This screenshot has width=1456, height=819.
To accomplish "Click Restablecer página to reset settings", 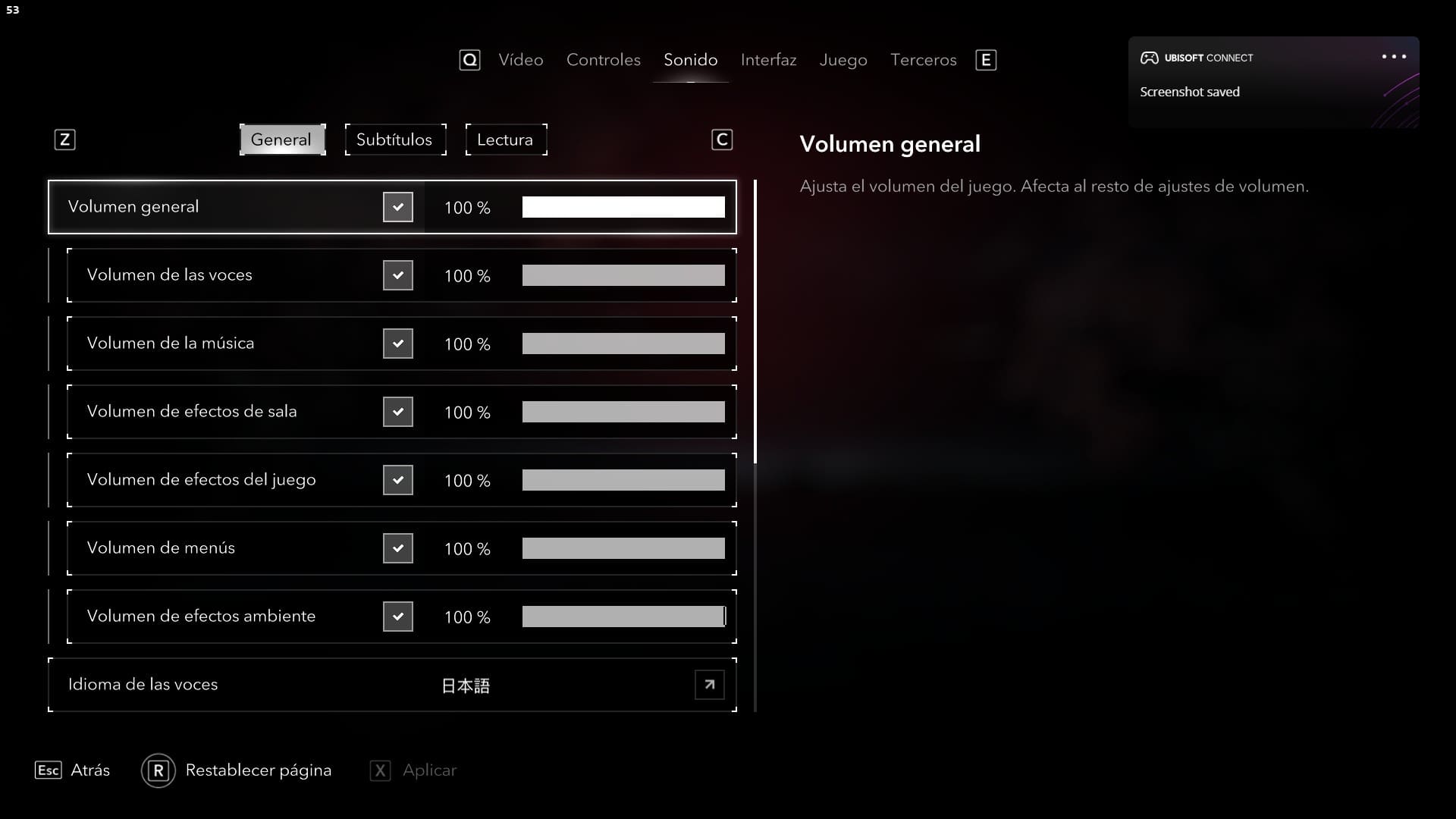I will (x=258, y=770).
